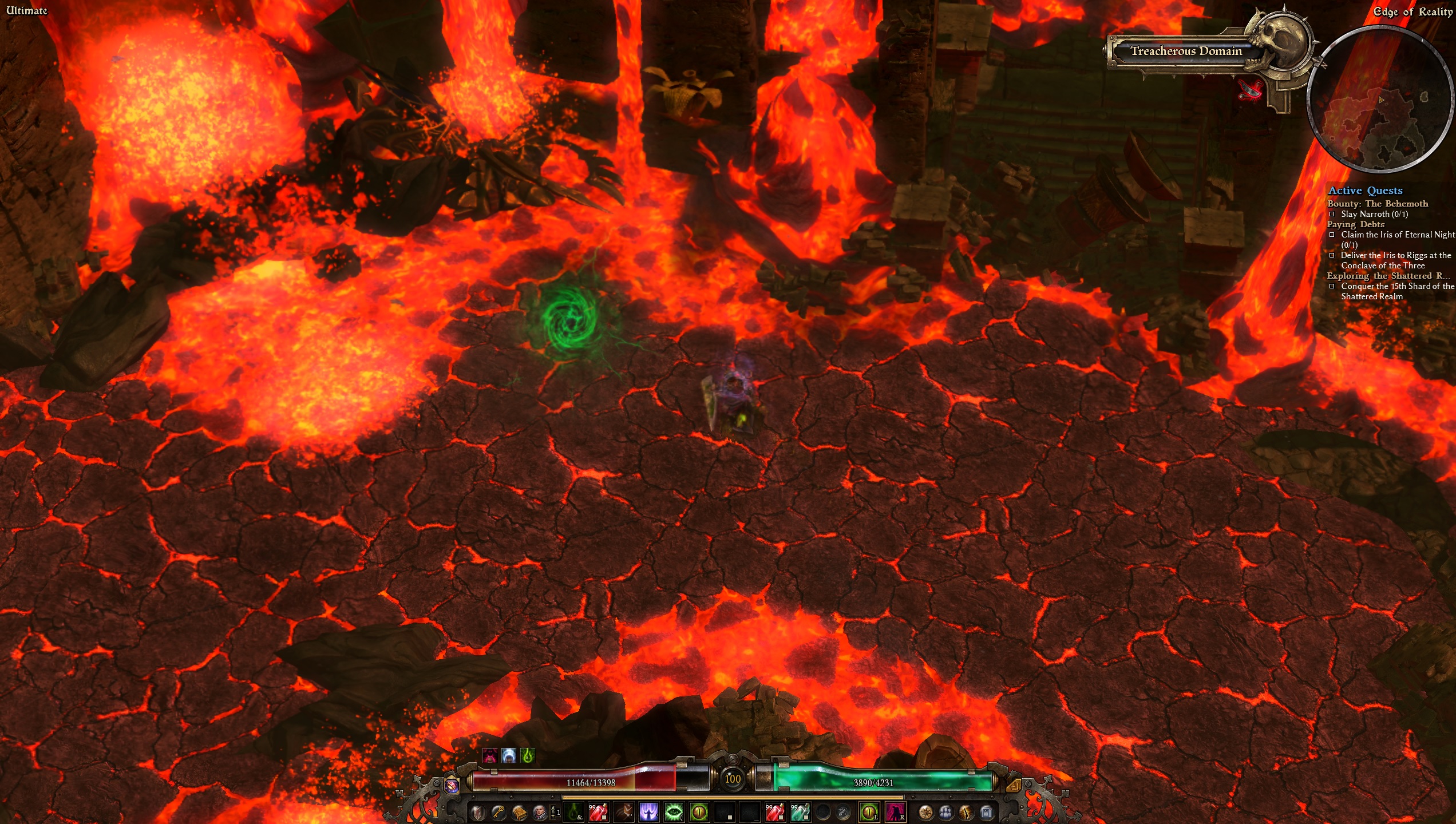Open the circular minimap
1456x824 pixels.
click(x=1380, y=99)
